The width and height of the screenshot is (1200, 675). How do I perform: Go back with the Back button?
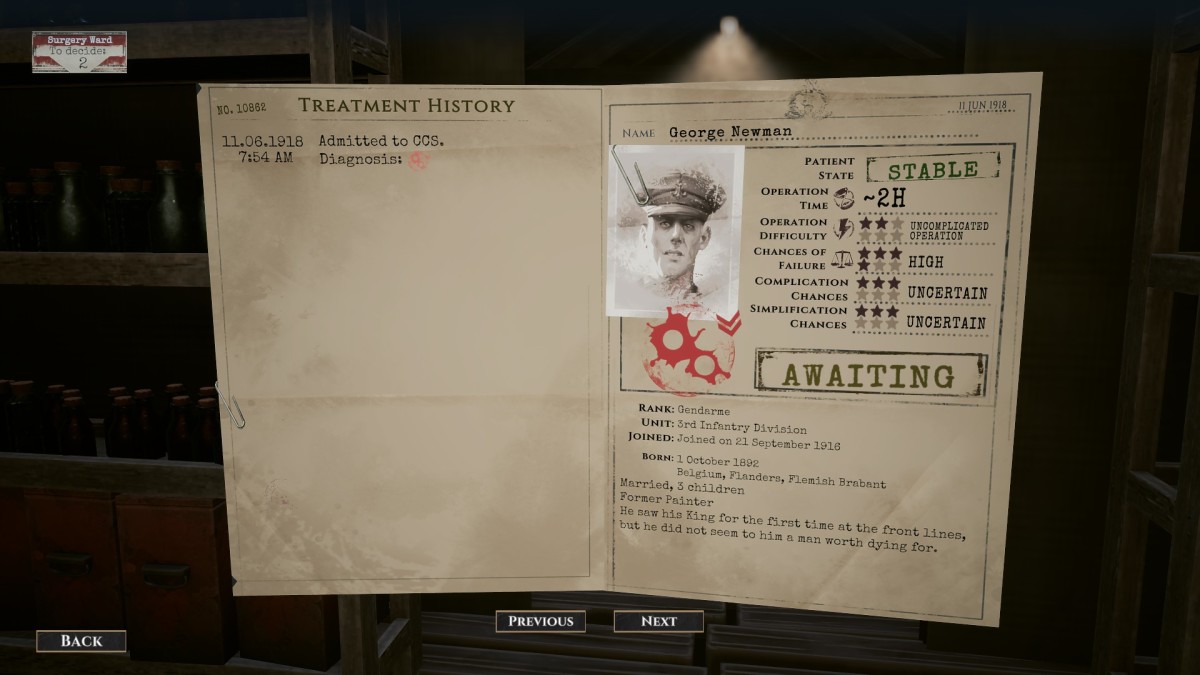(81, 641)
